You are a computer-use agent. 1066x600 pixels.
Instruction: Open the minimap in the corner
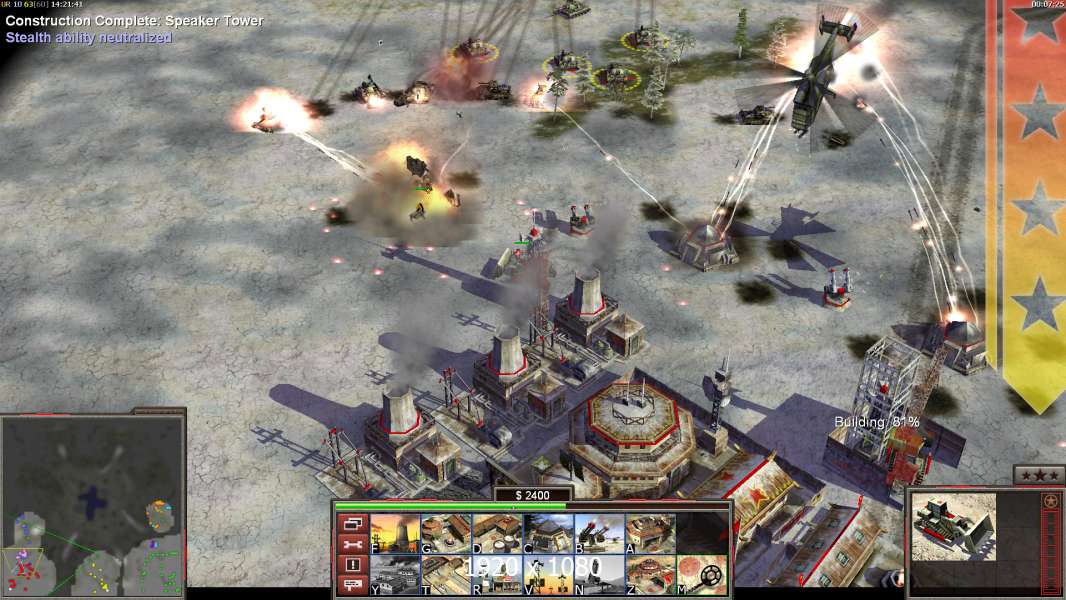pyautogui.click(x=93, y=504)
